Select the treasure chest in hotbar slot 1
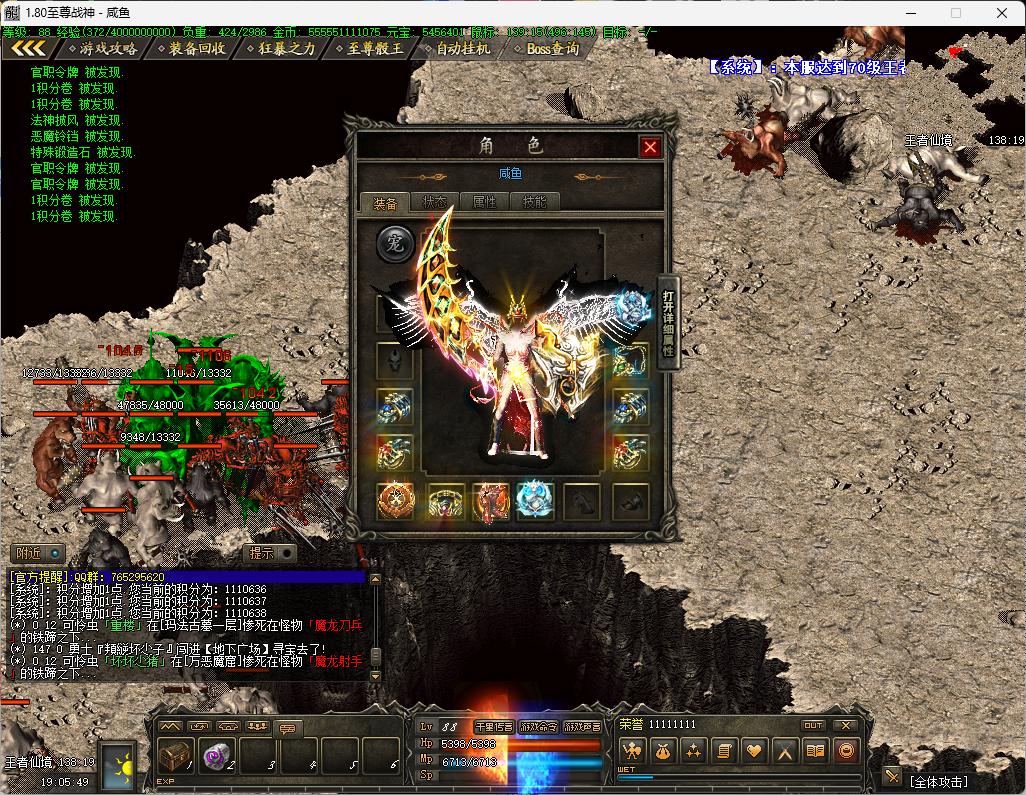This screenshot has height=795, width=1026. pyautogui.click(x=175, y=755)
